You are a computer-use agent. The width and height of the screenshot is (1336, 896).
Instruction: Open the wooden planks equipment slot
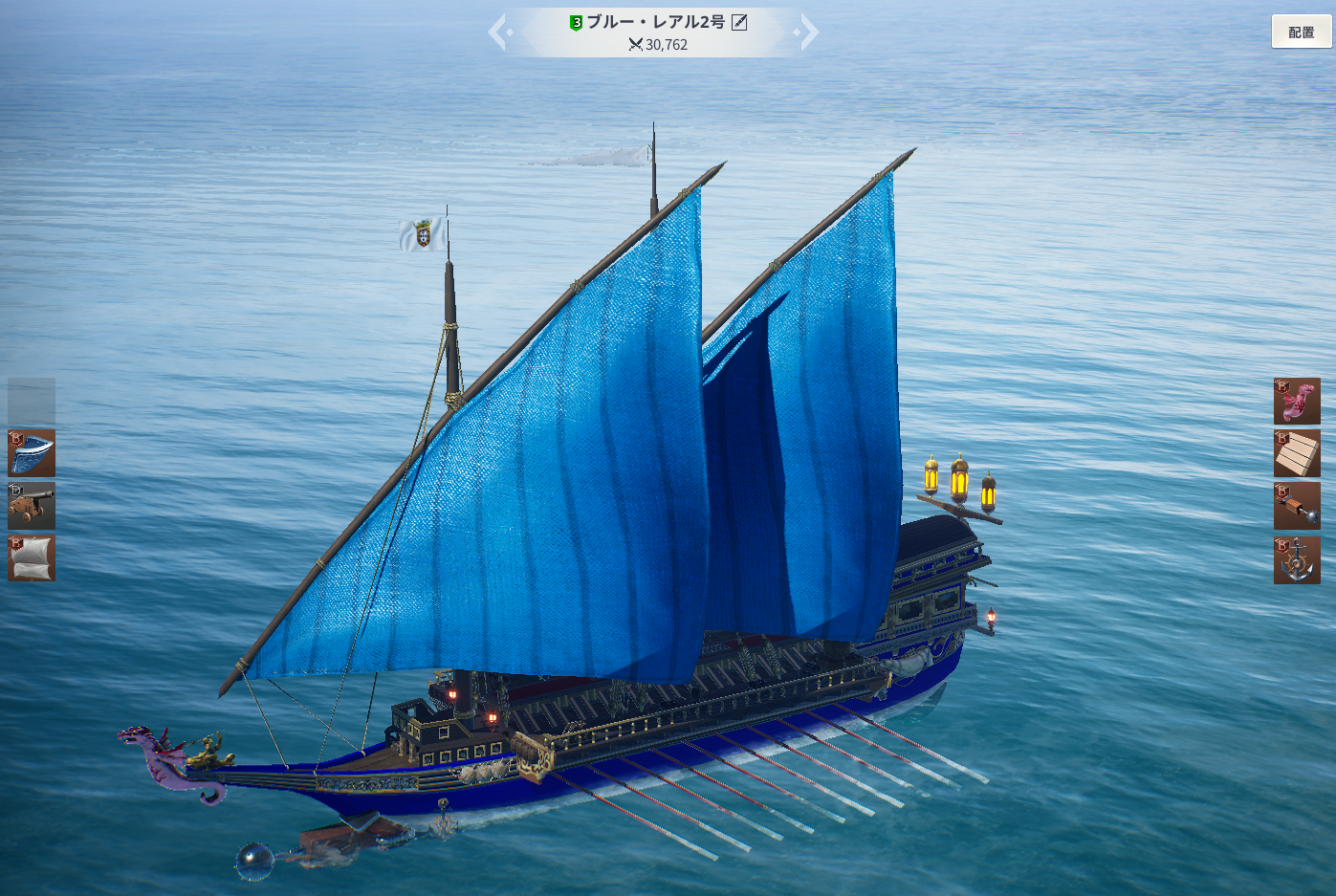pos(1297,453)
